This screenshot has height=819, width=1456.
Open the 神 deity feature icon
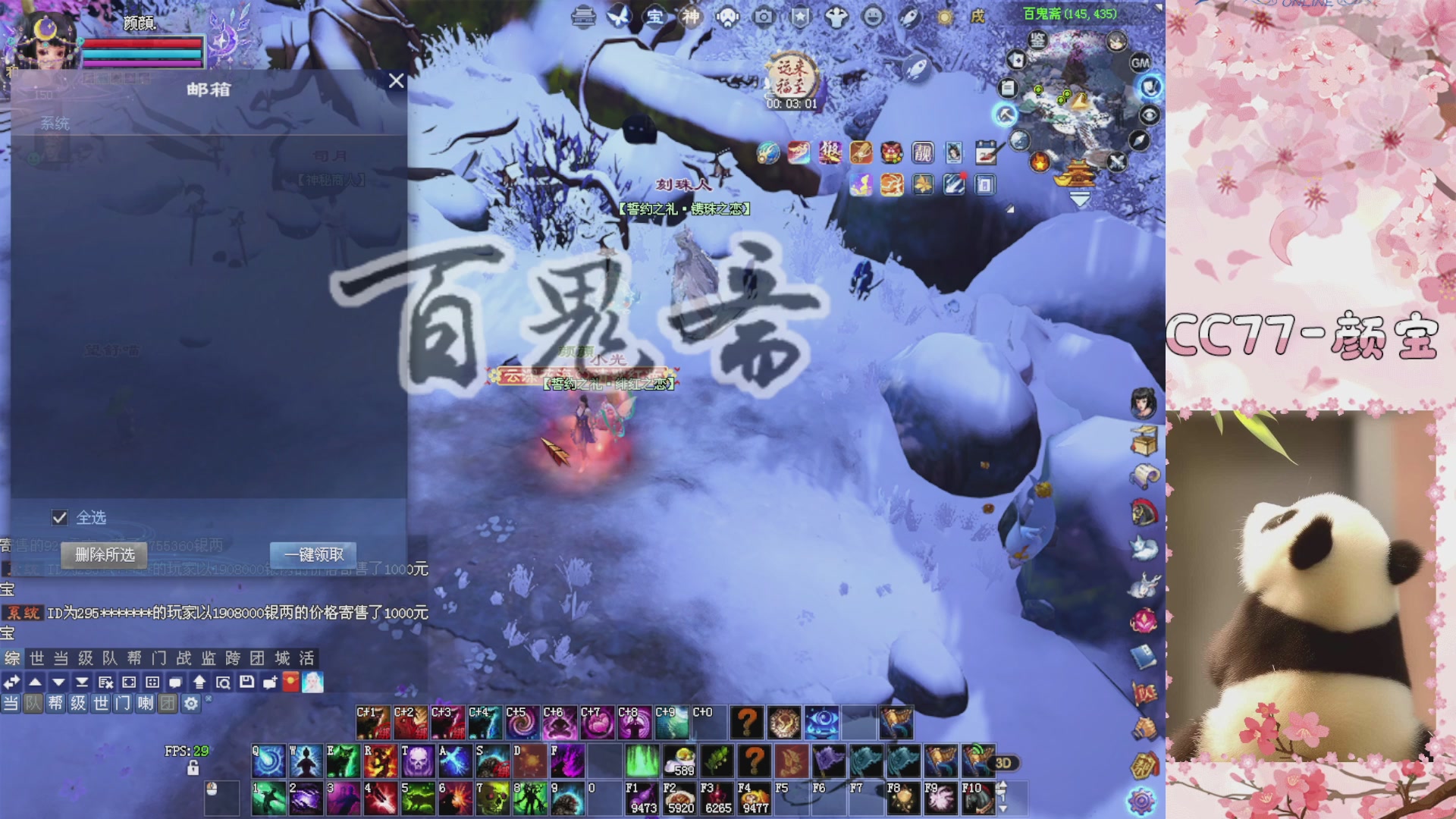click(690, 16)
